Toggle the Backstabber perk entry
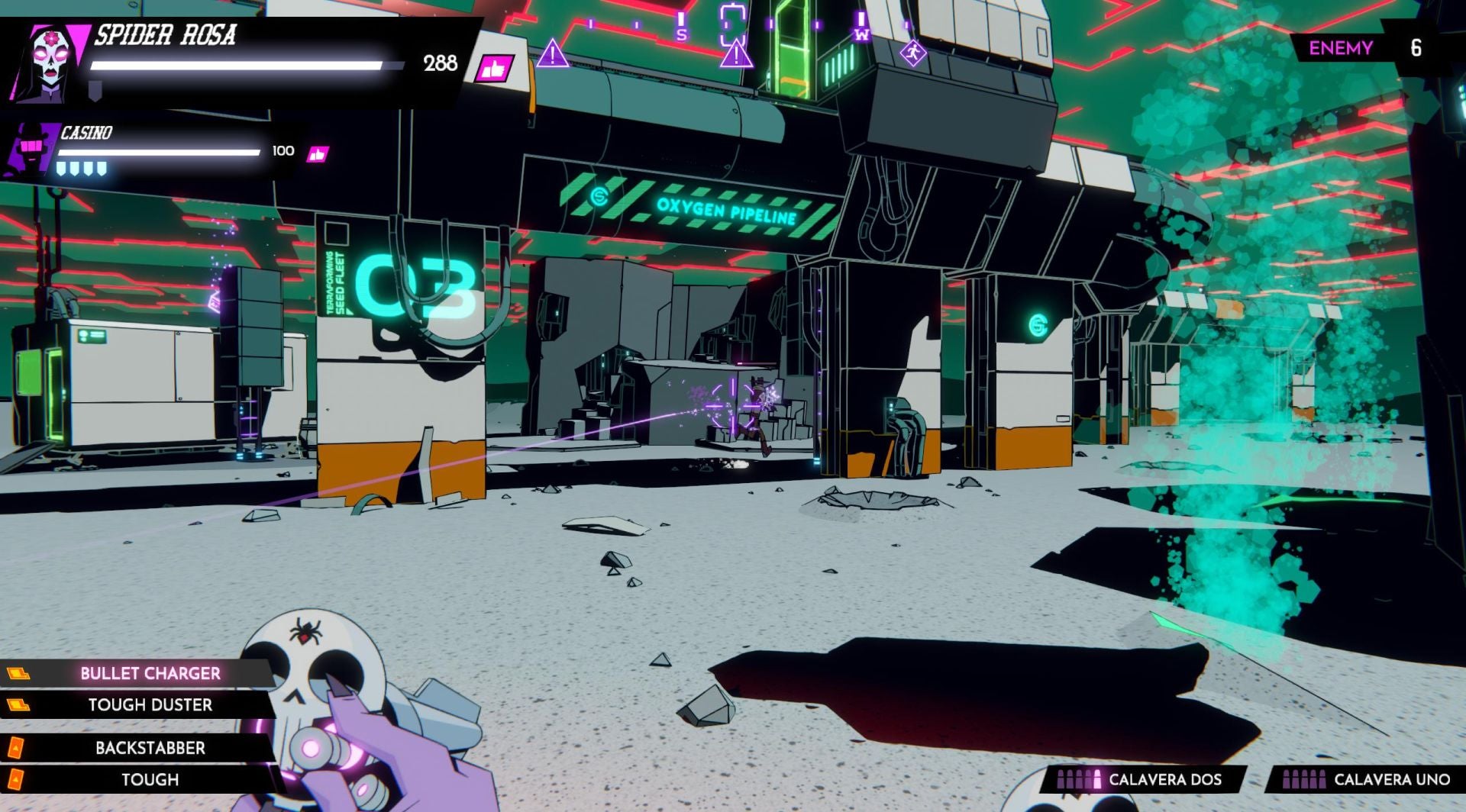 (149, 748)
